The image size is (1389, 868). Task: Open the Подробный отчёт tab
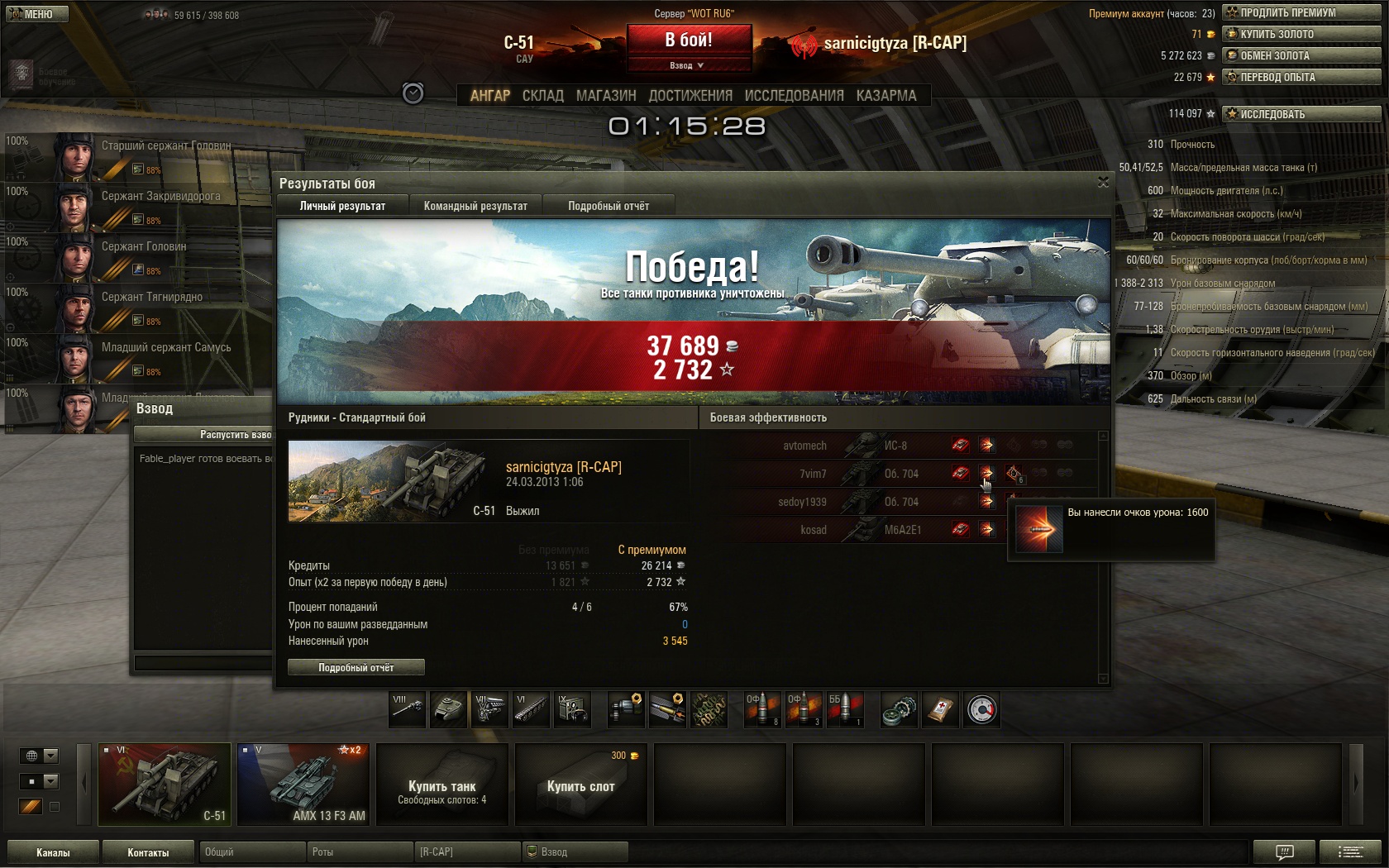[x=609, y=206]
